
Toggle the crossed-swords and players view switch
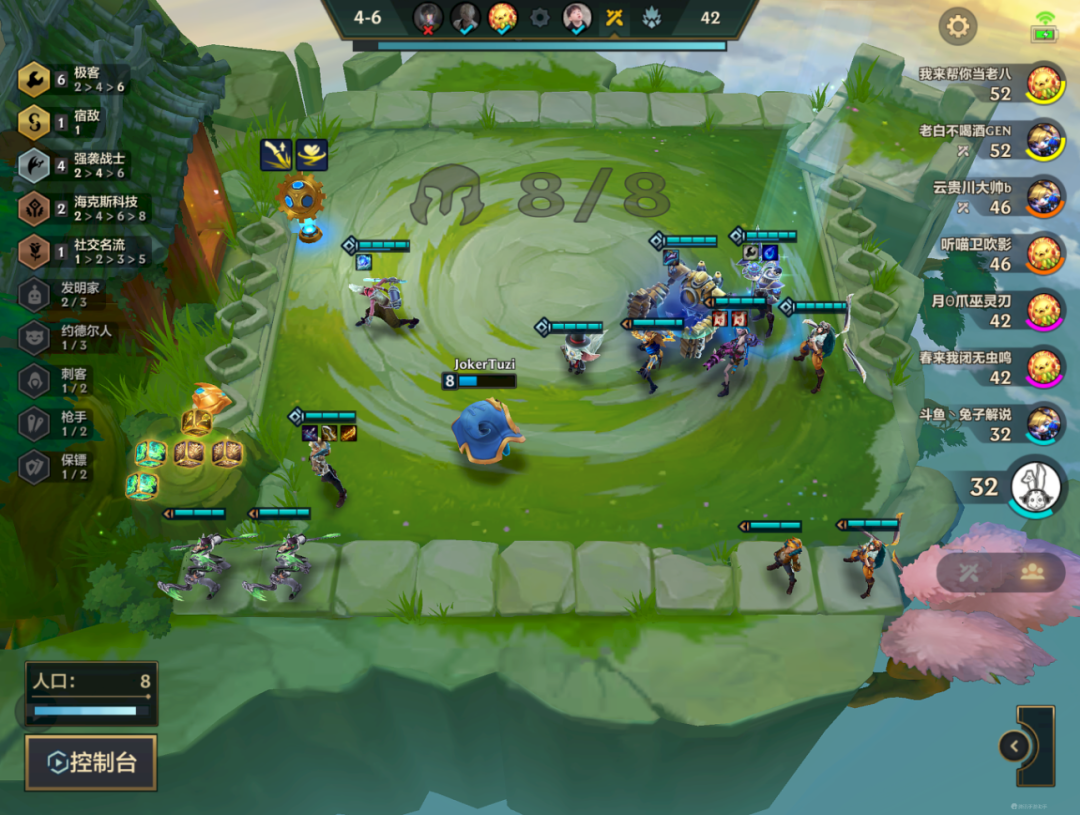pyautogui.click(x=1000, y=572)
